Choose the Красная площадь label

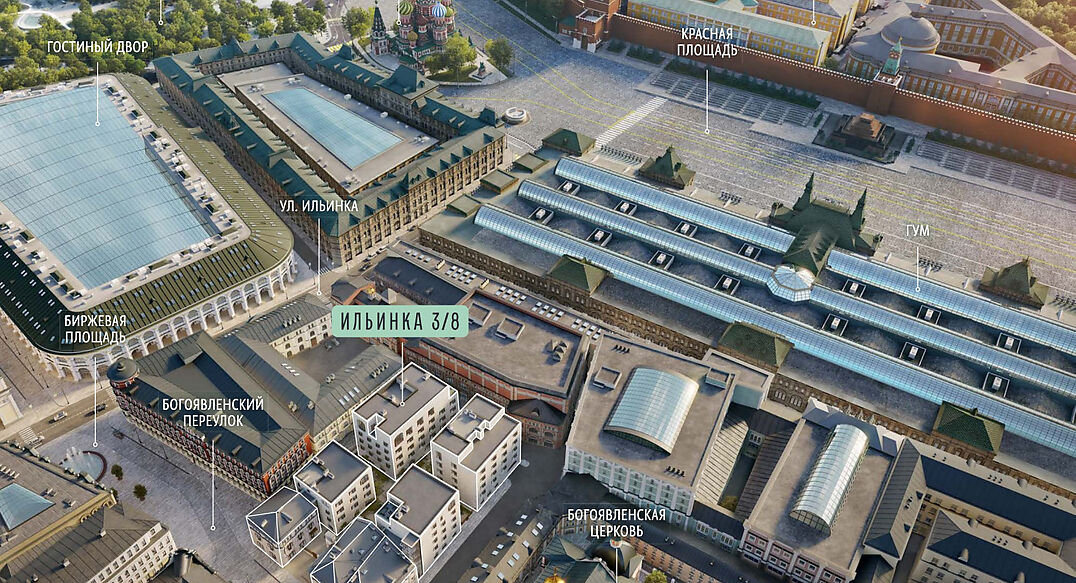tap(705, 41)
